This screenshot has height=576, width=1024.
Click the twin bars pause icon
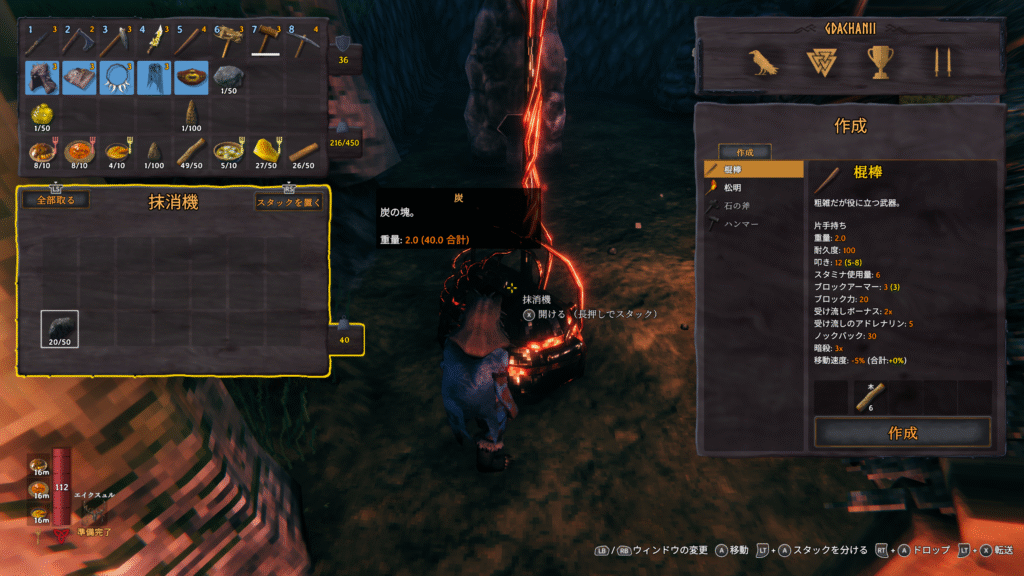point(939,64)
